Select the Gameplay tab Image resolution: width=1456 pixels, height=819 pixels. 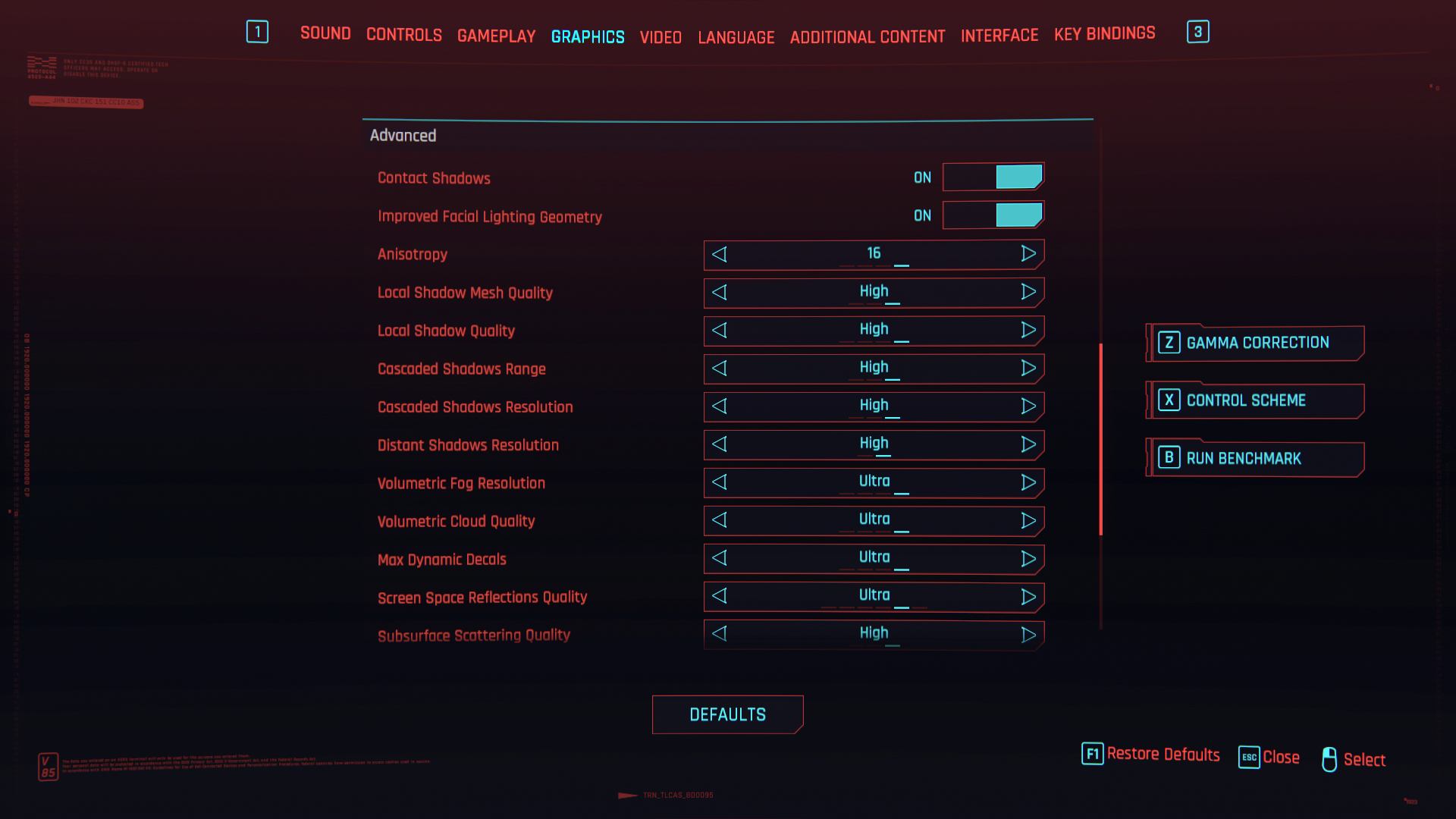[496, 36]
